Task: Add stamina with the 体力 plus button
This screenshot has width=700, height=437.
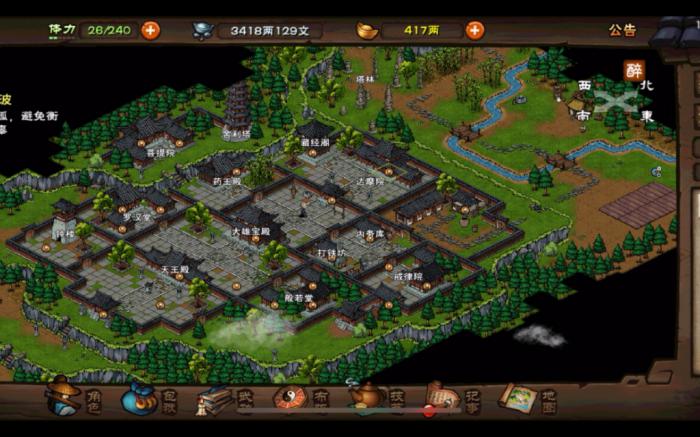Action: click(151, 30)
